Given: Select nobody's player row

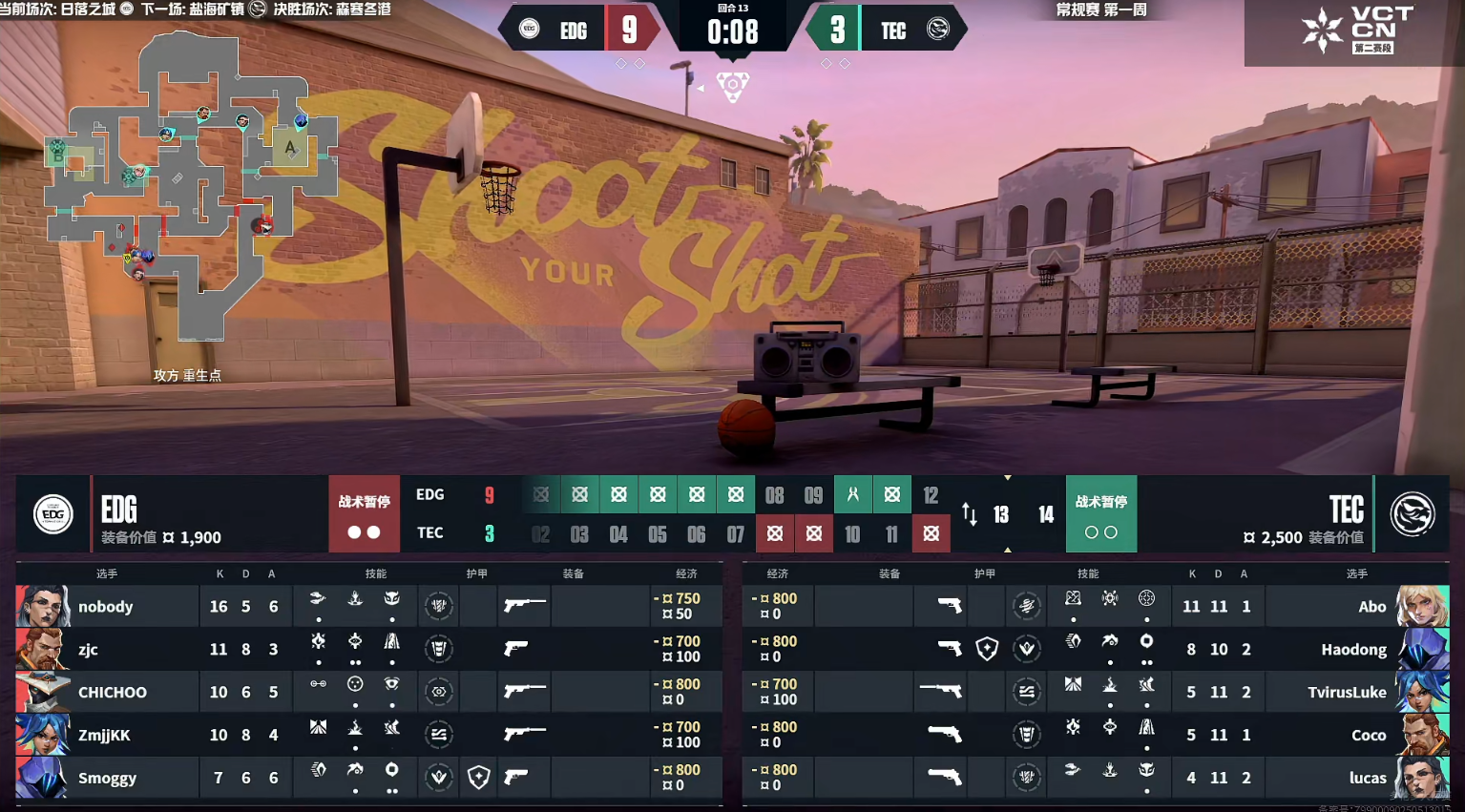Looking at the screenshot, I should tap(106, 607).
